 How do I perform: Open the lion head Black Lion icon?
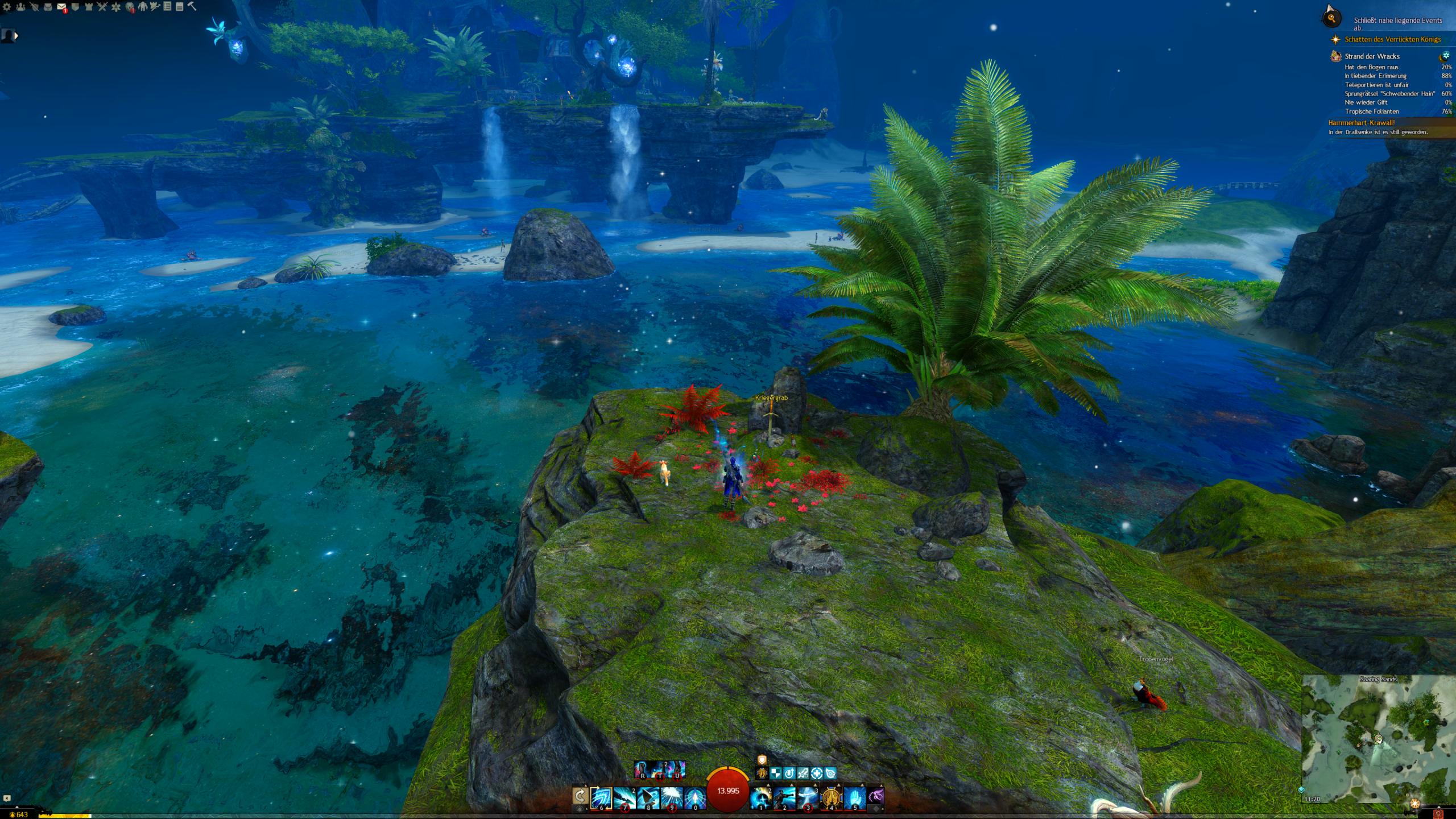click(x=130, y=7)
